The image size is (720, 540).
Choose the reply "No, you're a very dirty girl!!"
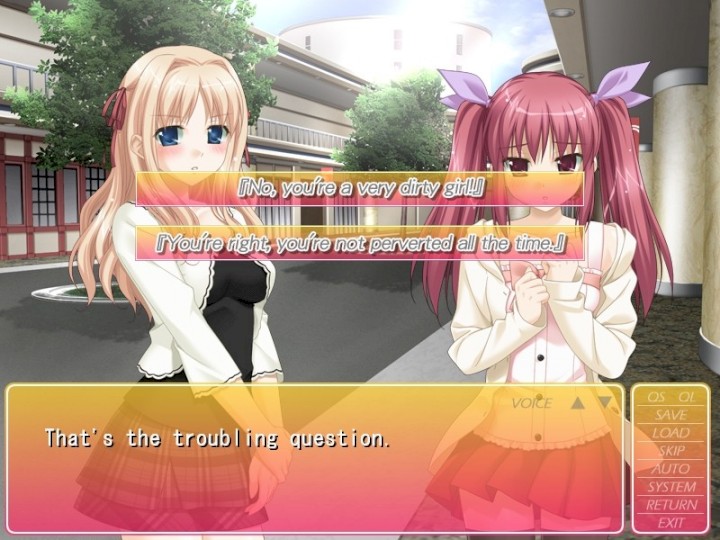tap(360, 189)
